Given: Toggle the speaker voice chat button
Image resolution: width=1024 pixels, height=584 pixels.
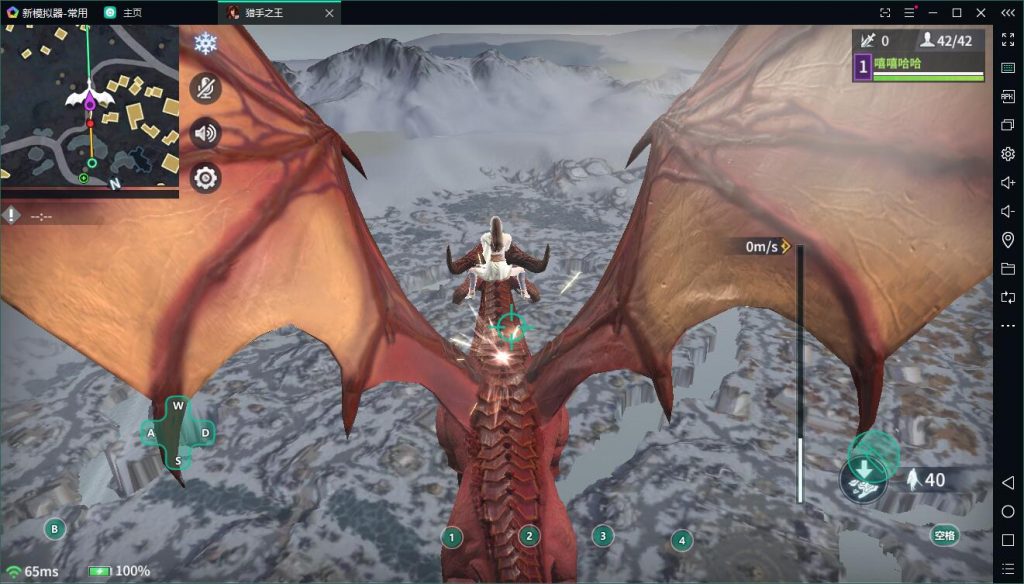Looking at the screenshot, I should [x=205, y=132].
